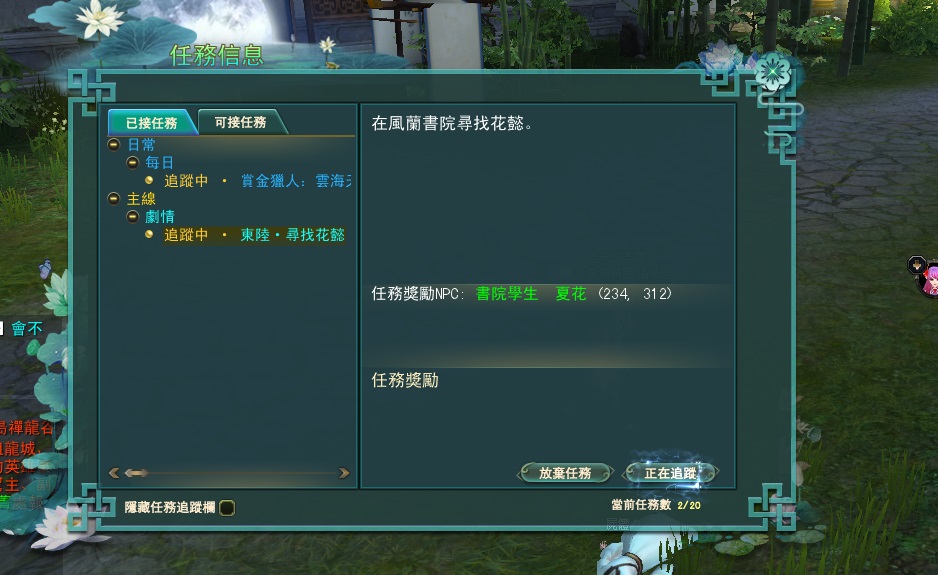
Task: Collapse the 劇情 sub-category
Action: tap(132, 216)
